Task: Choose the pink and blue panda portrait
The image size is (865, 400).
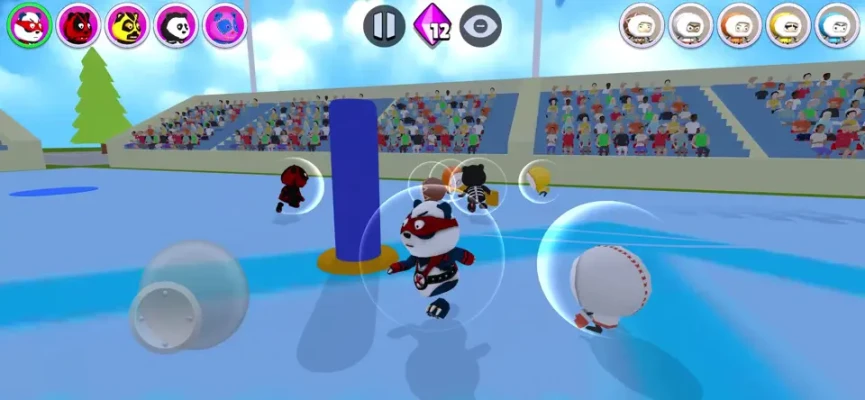Action: click(225, 26)
